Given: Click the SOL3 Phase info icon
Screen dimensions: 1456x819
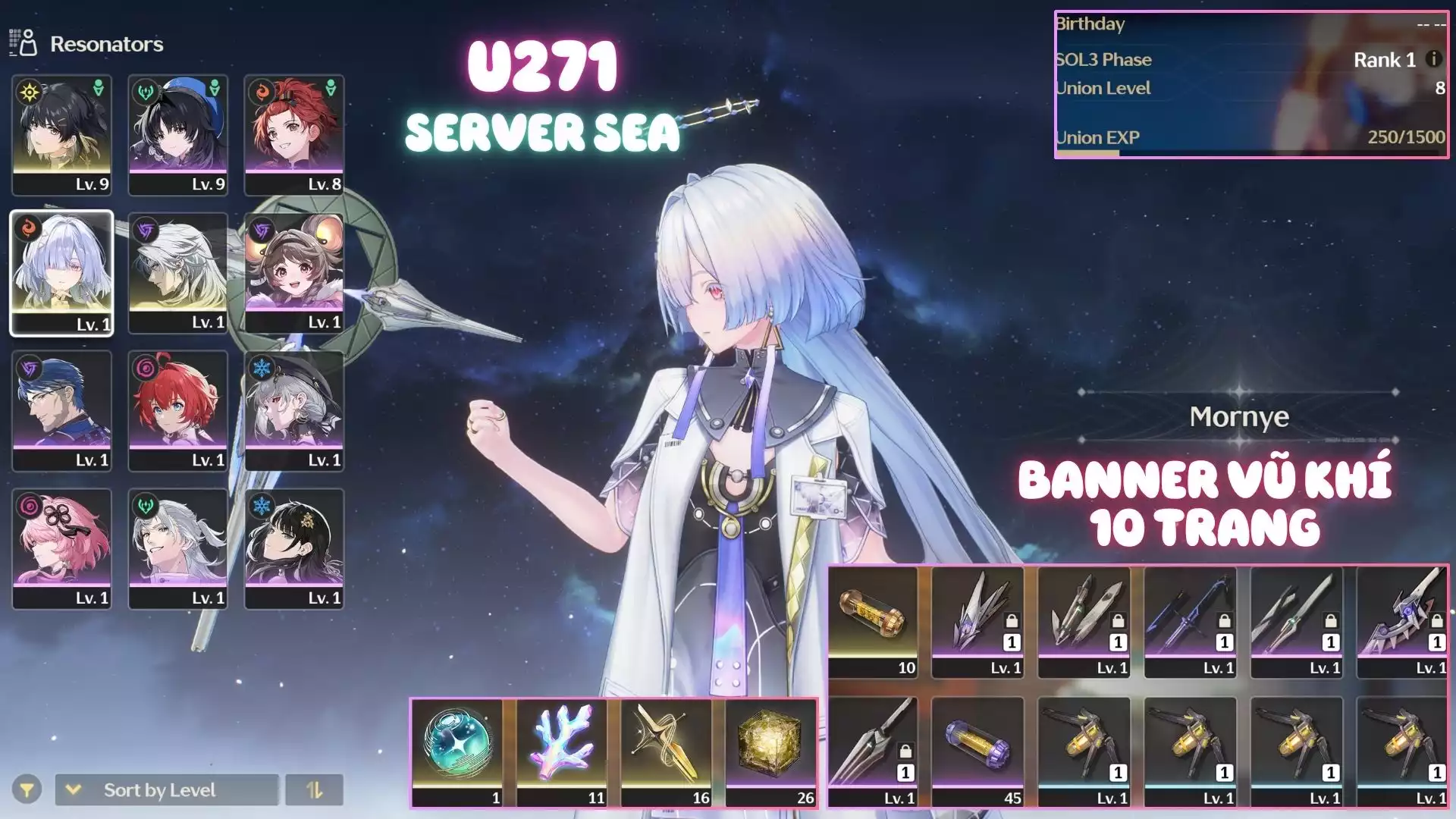Looking at the screenshot, I should coord(1433,59).
